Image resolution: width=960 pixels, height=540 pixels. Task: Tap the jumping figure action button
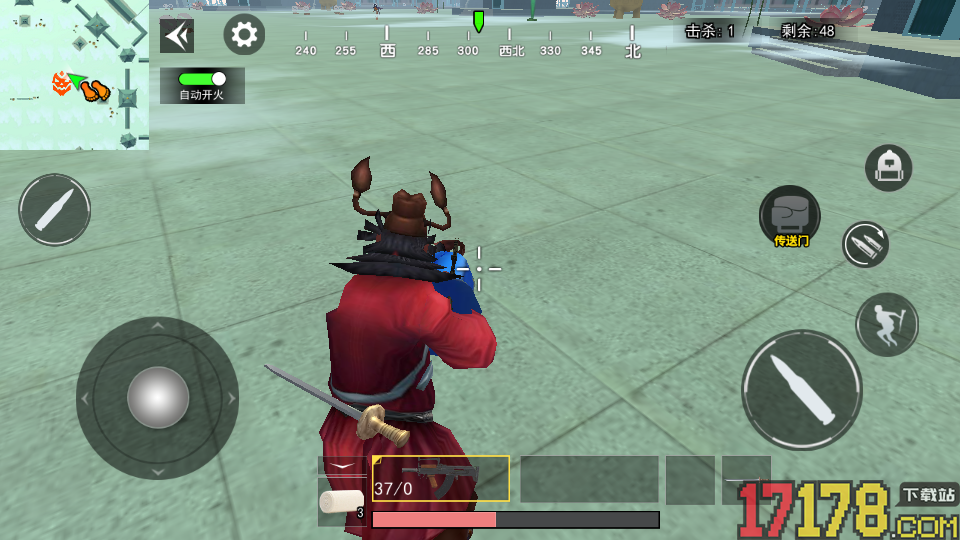coord(887,324)
